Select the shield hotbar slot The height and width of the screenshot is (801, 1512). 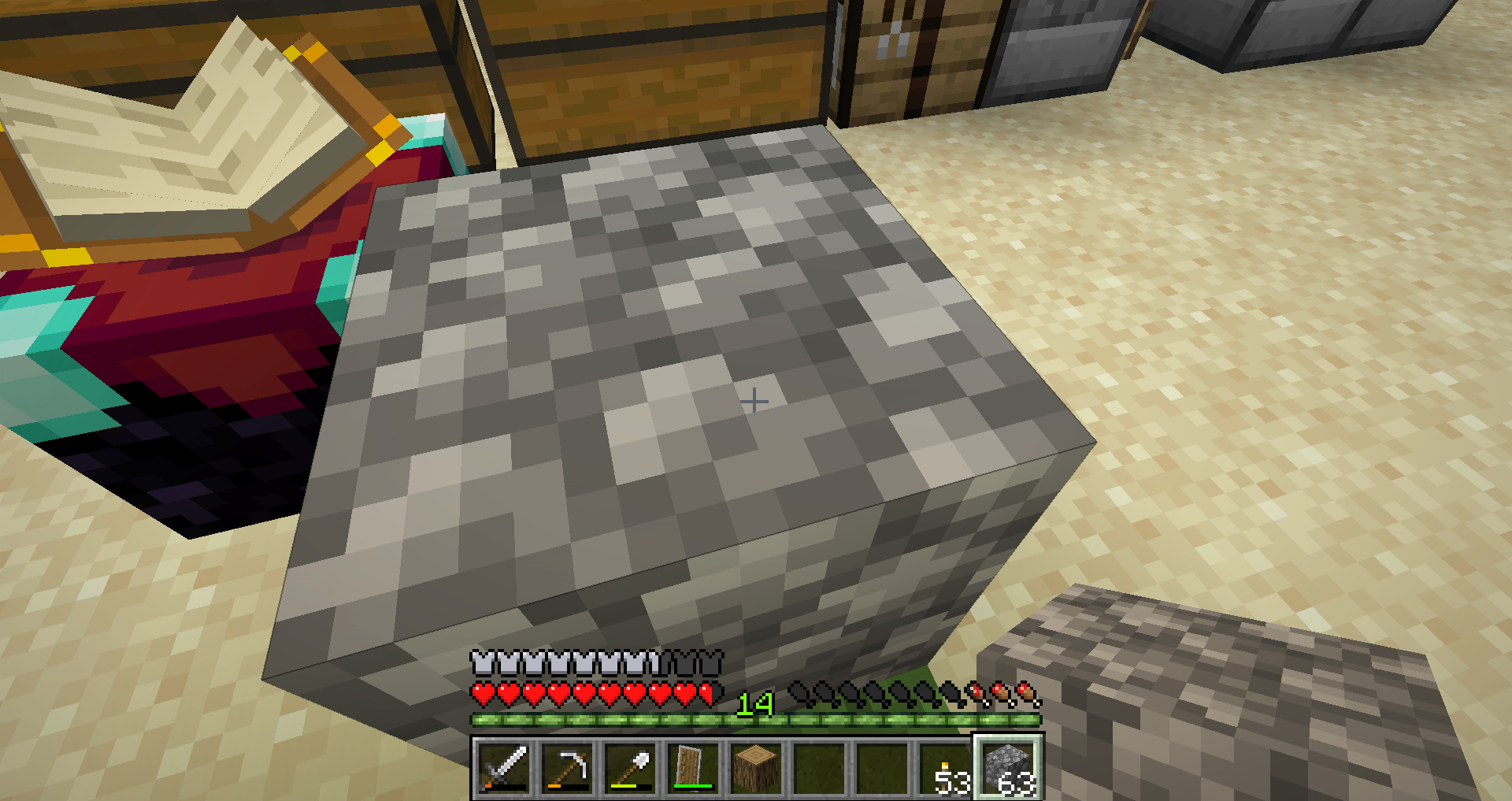[694, 768]
